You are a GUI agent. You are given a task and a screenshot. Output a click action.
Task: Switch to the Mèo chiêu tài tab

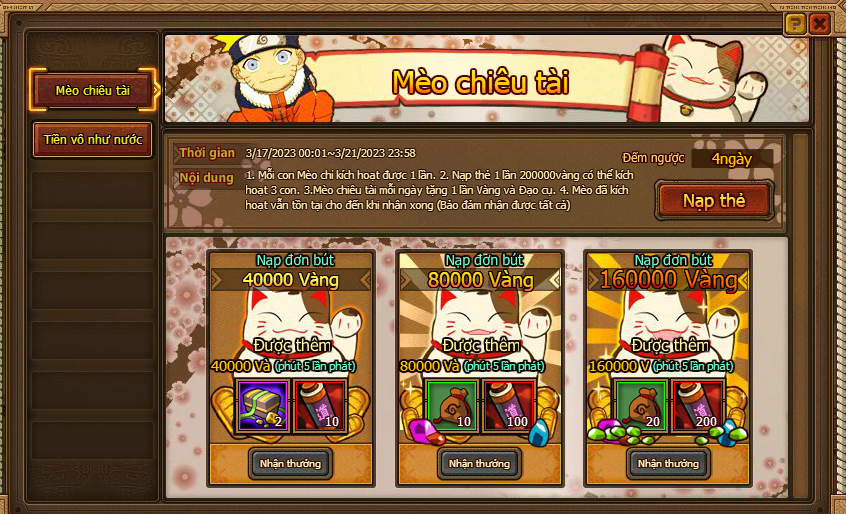point(93,90)
